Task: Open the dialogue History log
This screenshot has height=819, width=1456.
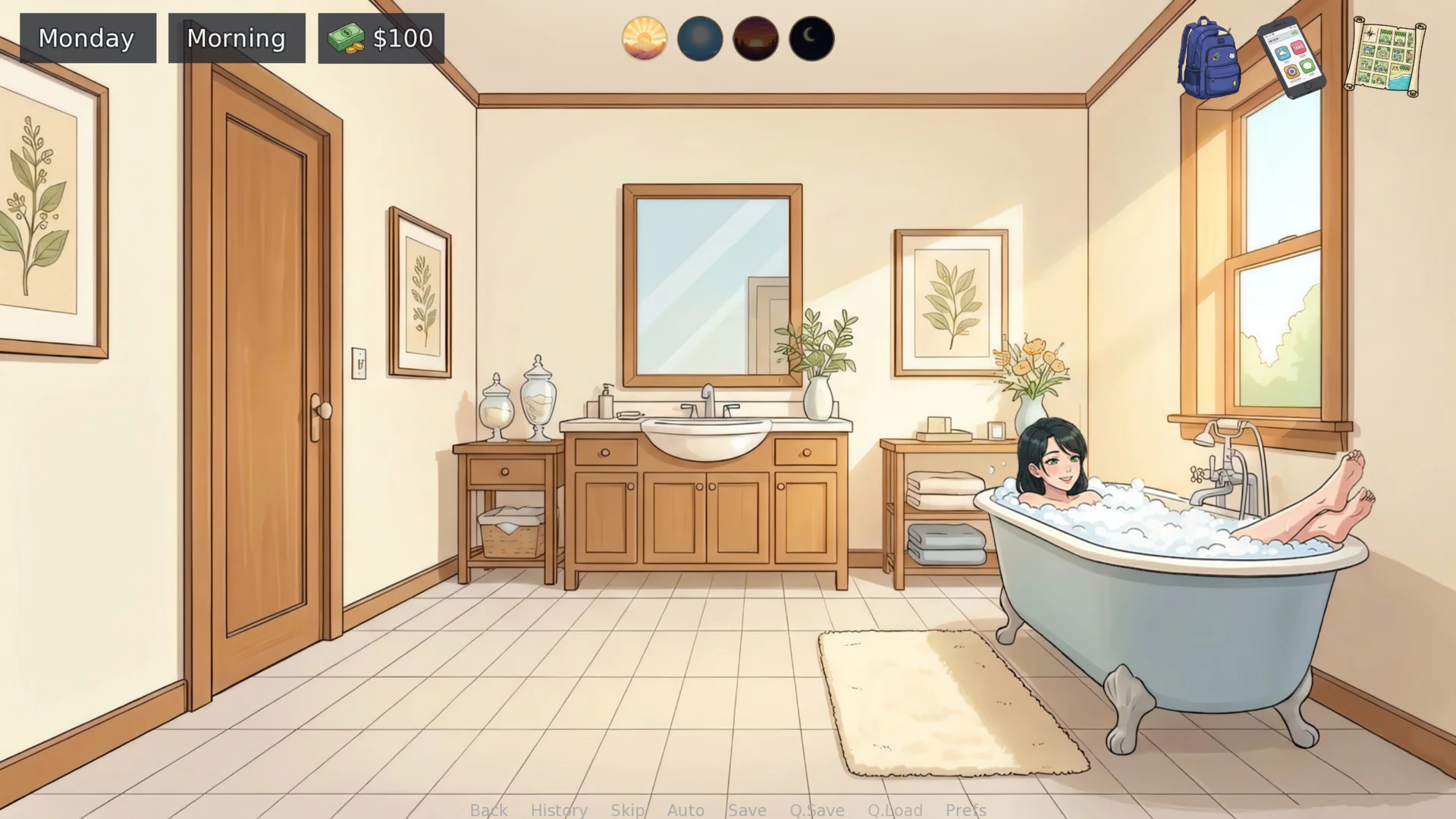Action: coord(559,810)
